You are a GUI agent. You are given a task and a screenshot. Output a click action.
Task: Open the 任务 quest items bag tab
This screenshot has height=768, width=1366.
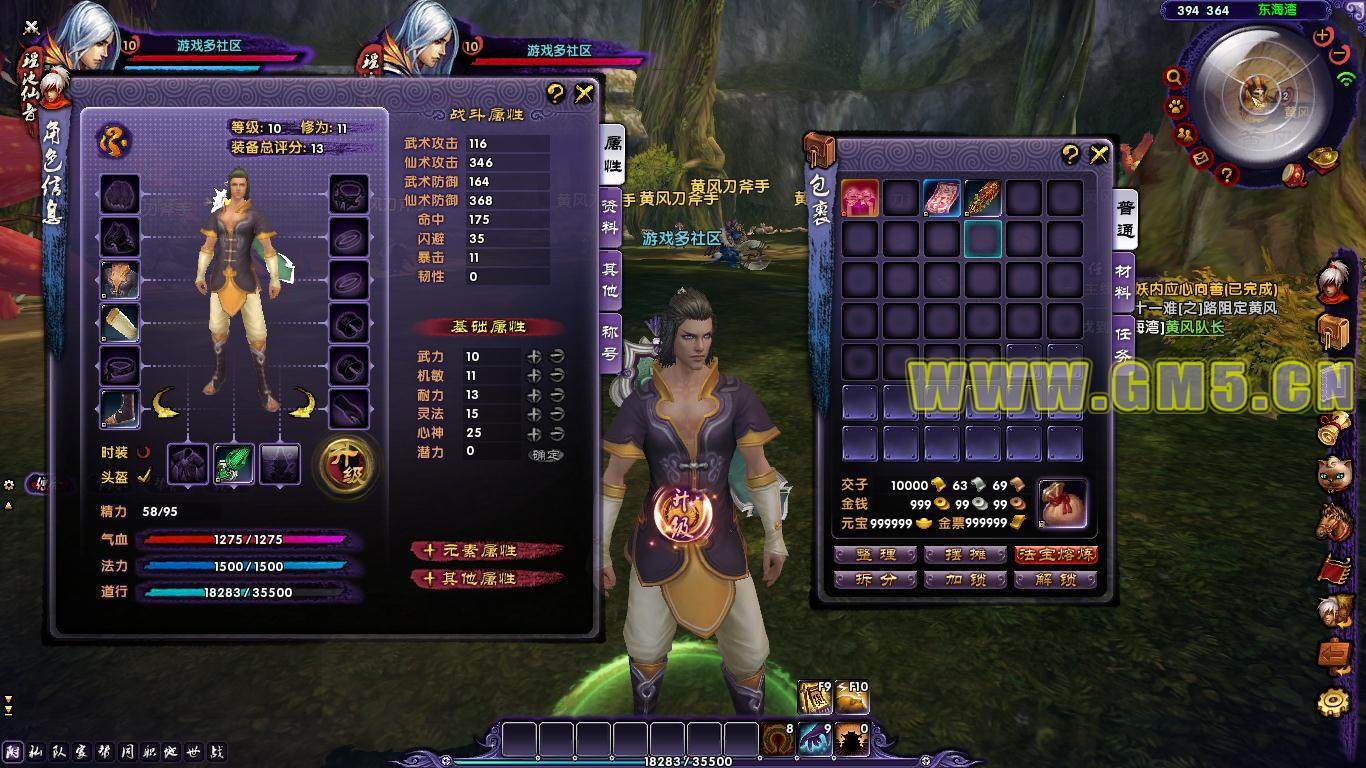tap(1124, 343)
